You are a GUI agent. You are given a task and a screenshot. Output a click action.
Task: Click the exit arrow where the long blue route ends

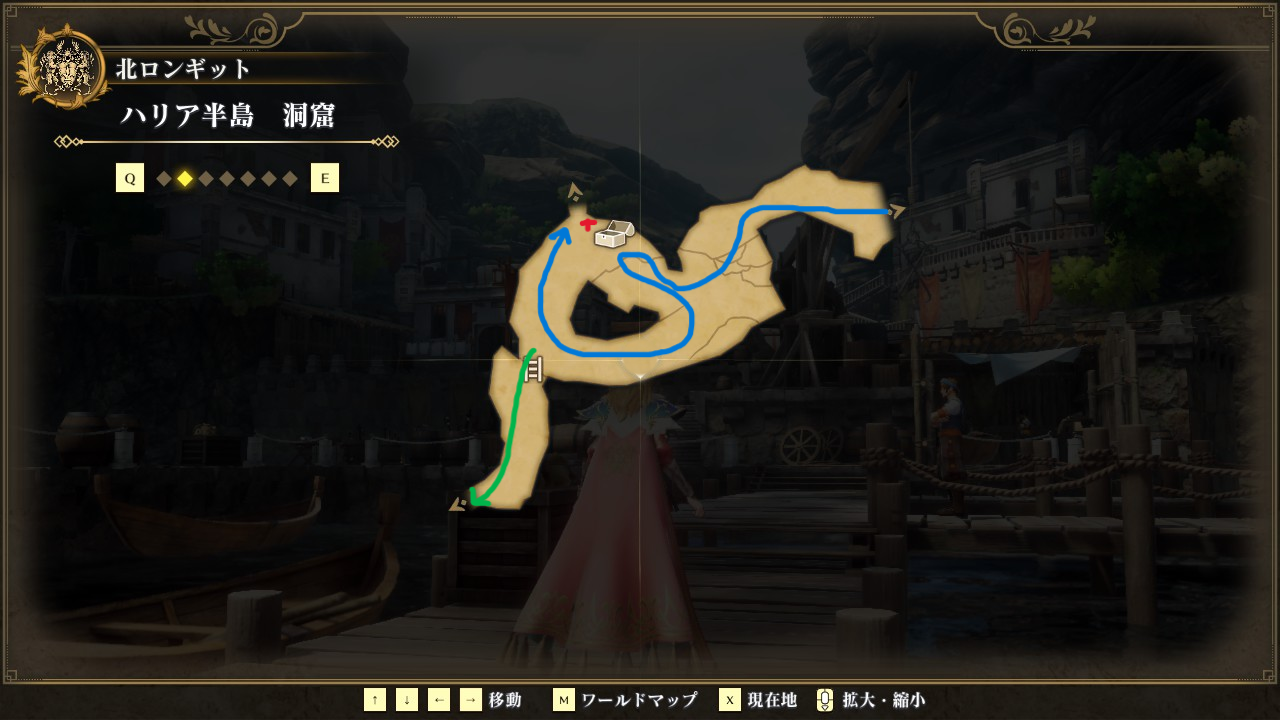pos(897,210)
